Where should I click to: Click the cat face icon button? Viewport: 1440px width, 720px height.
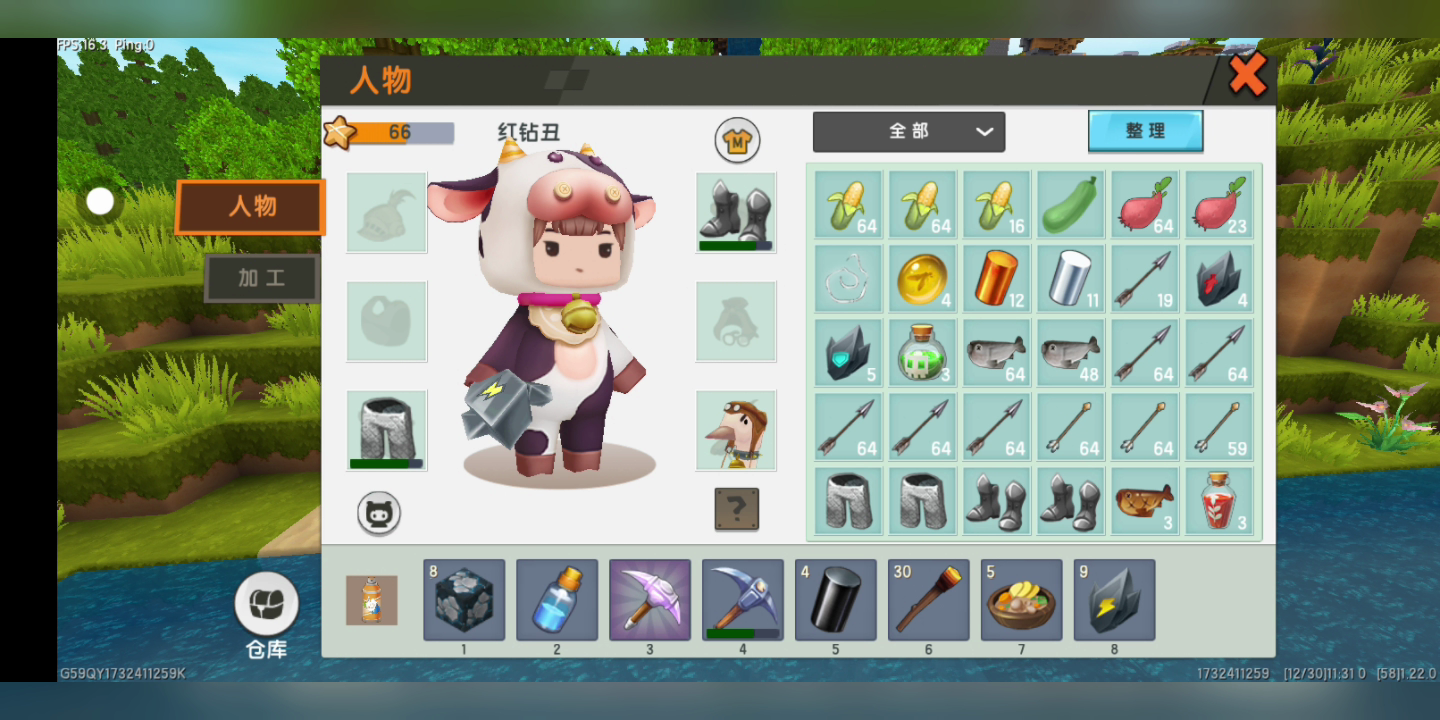click(x=379, y=513)
